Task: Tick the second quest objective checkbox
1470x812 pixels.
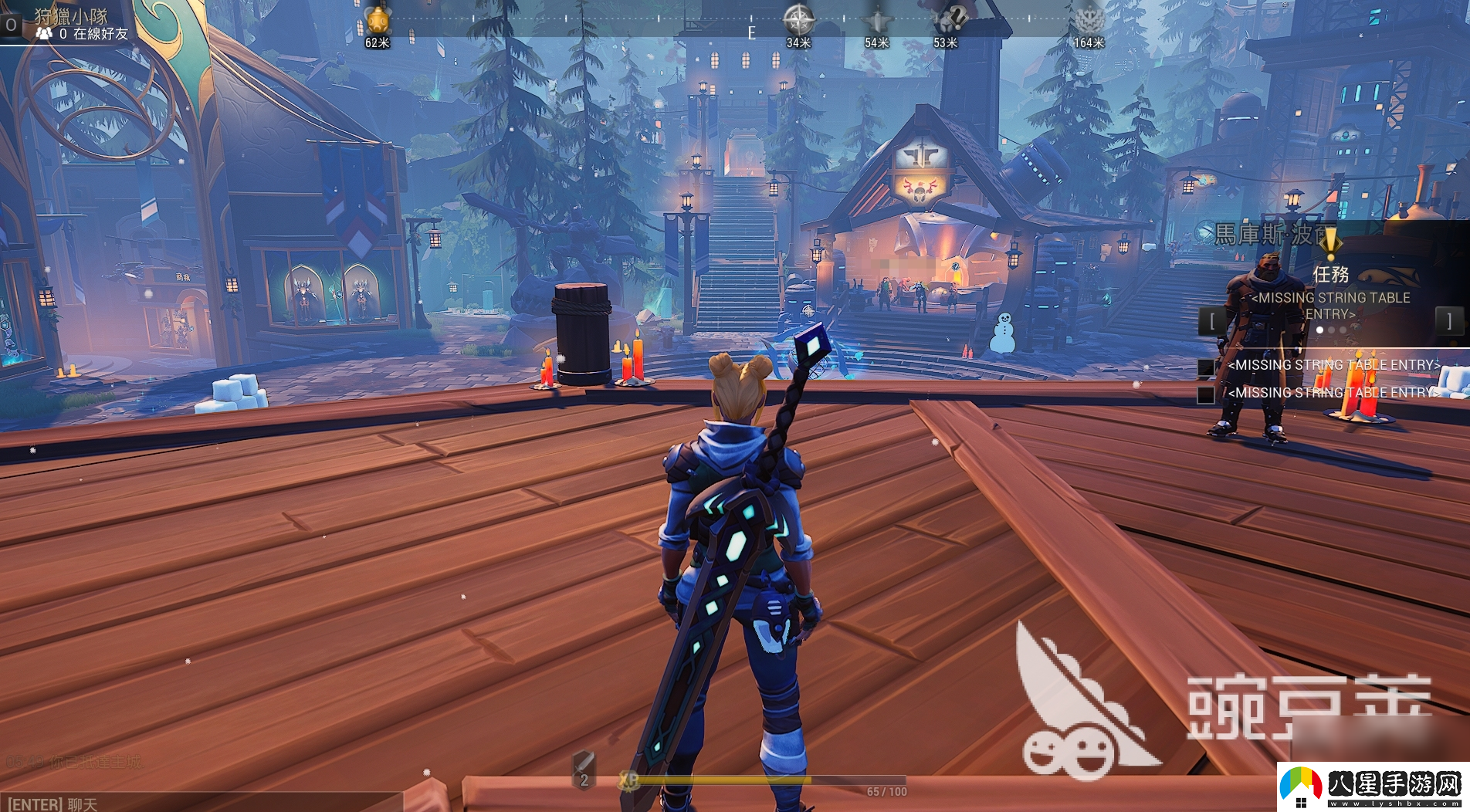Action: tap(1206, 394)
